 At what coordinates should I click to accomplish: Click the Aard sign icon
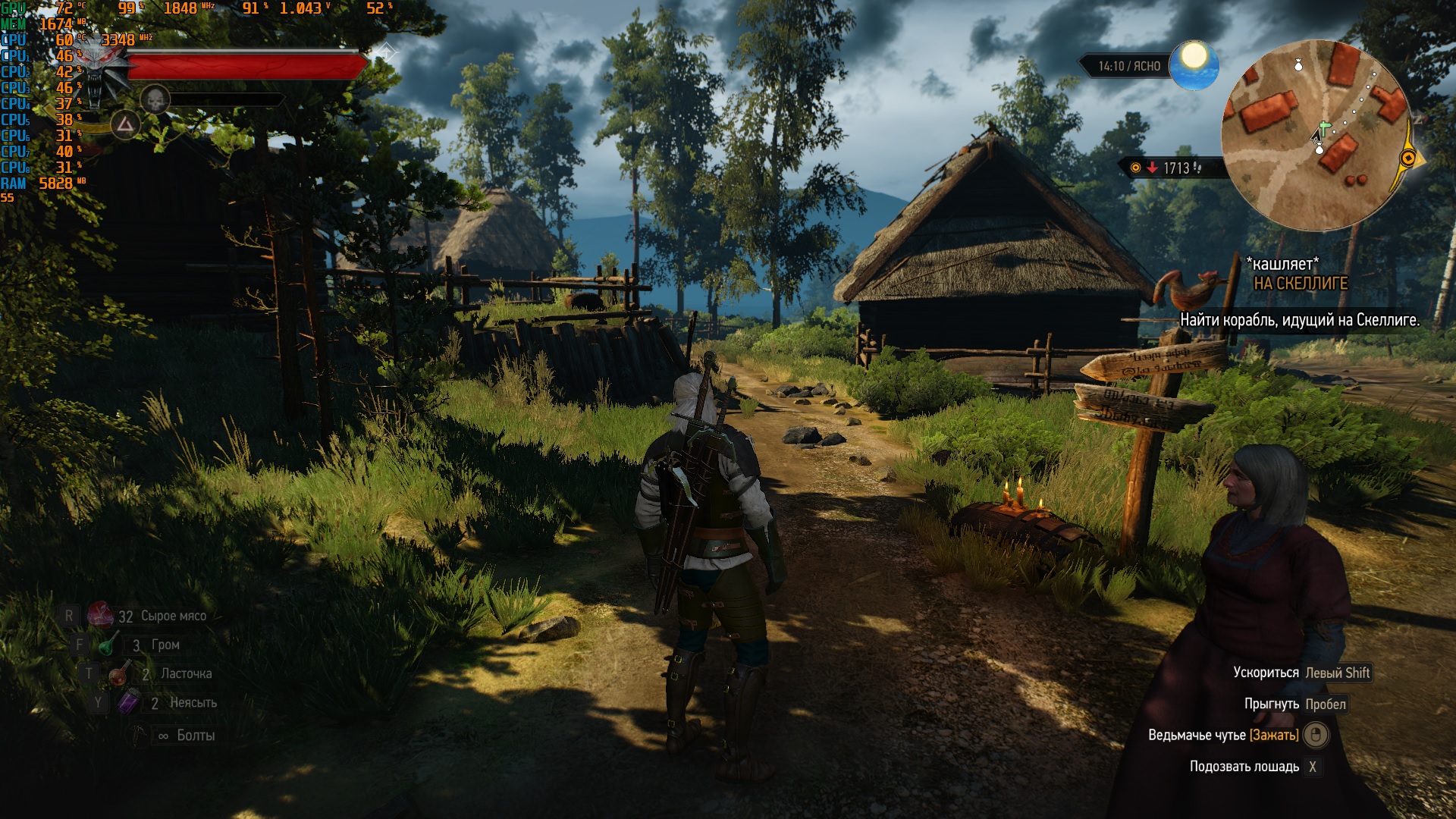pos(125,125)
